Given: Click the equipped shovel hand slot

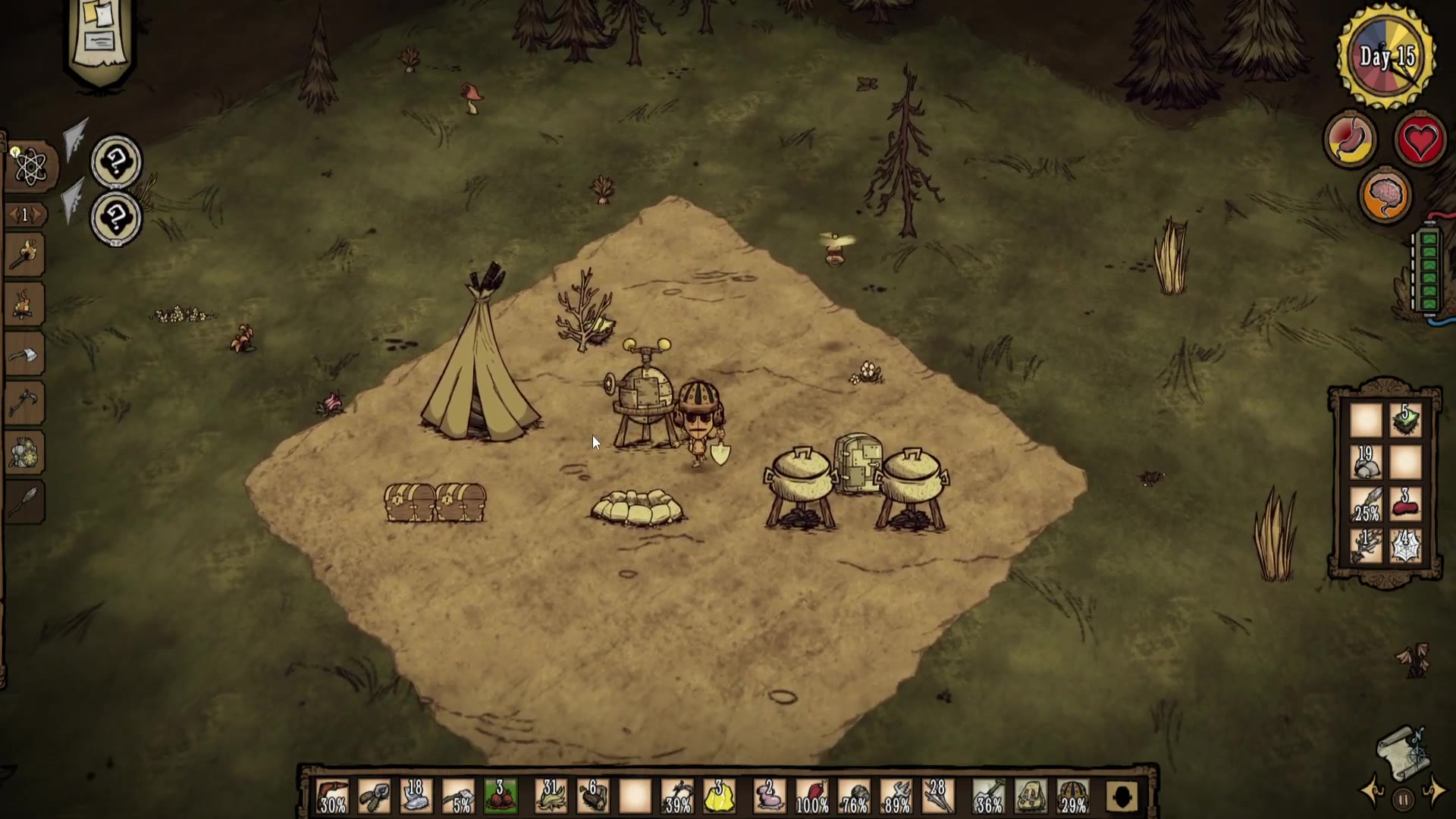Looking at the screenshot, I should [x=988, y=796].
